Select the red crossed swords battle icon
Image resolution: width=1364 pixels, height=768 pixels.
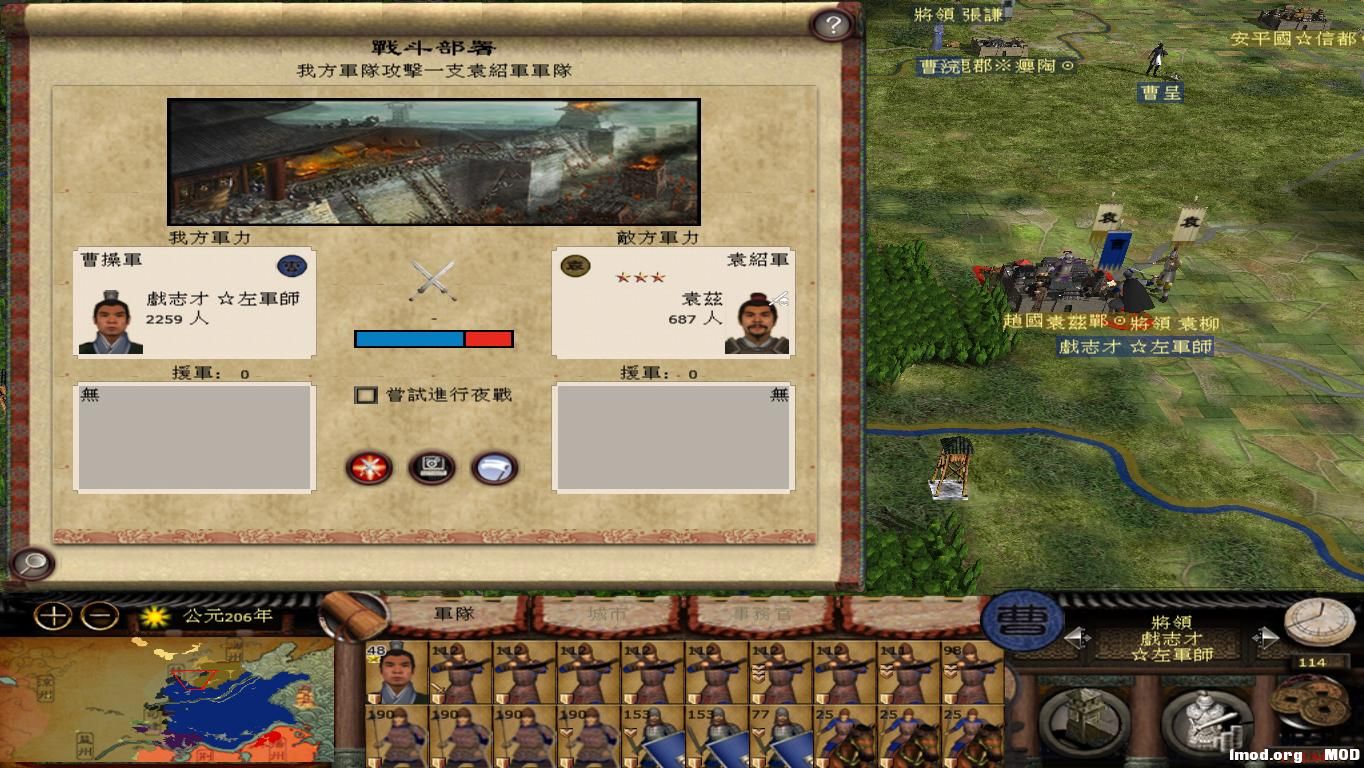tap(370, 468)
